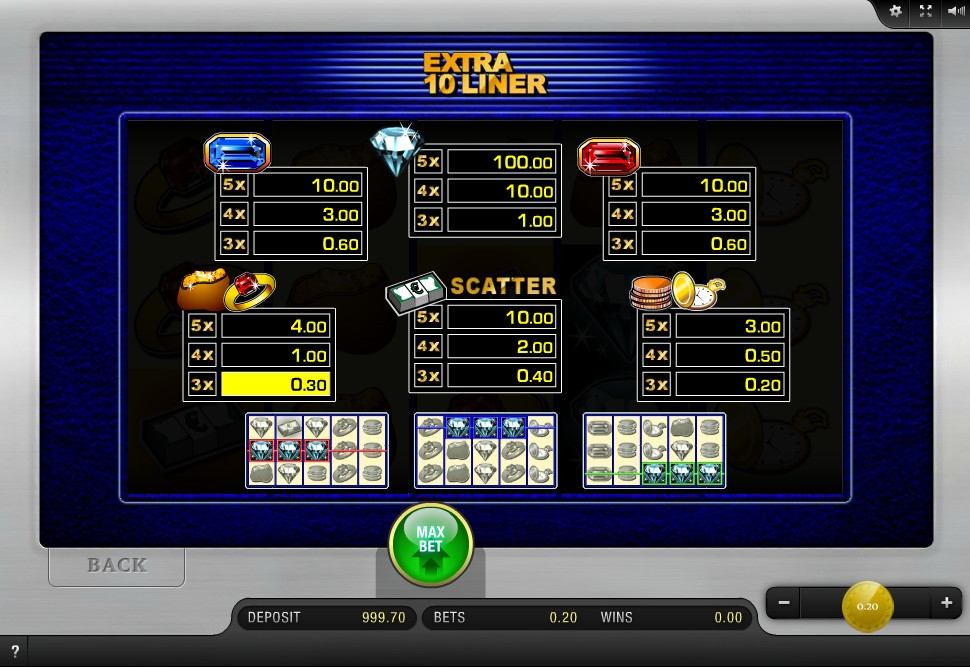Select the gold 0.20 bet coin
Viewport: 970px width, 667px height.
pyautogui.click(x=867, y=606)
